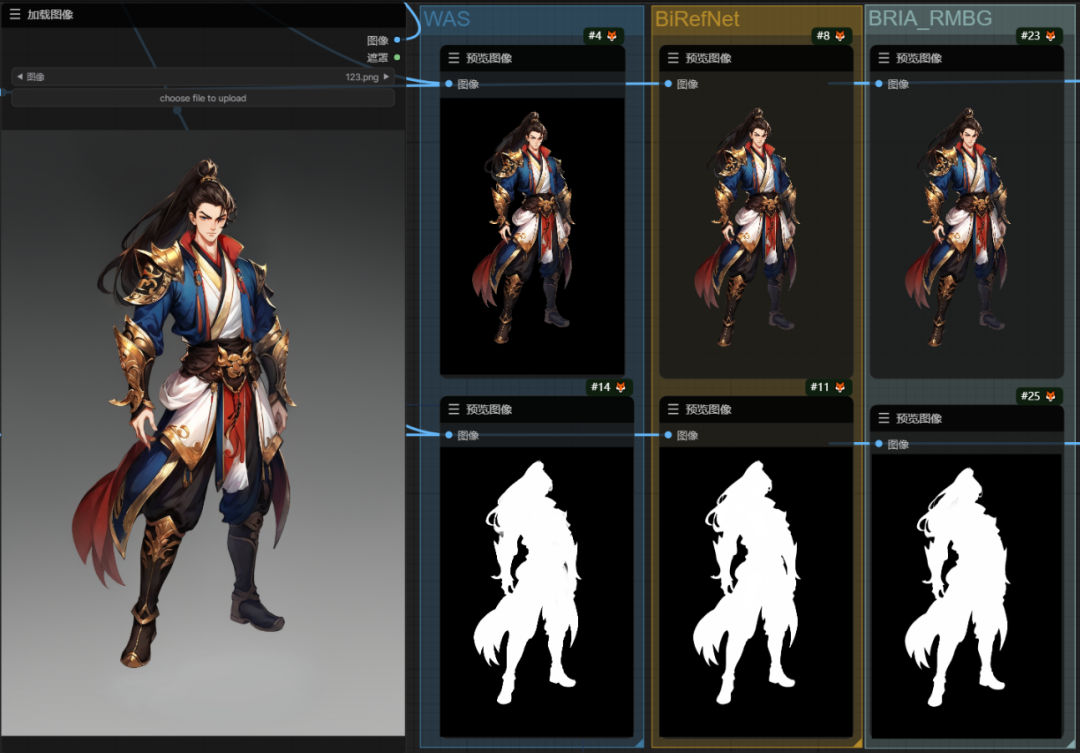The width and height of the screenshot is (1080, 753).
Task: Click the choose file to upload button
Action: click(202, 98)
